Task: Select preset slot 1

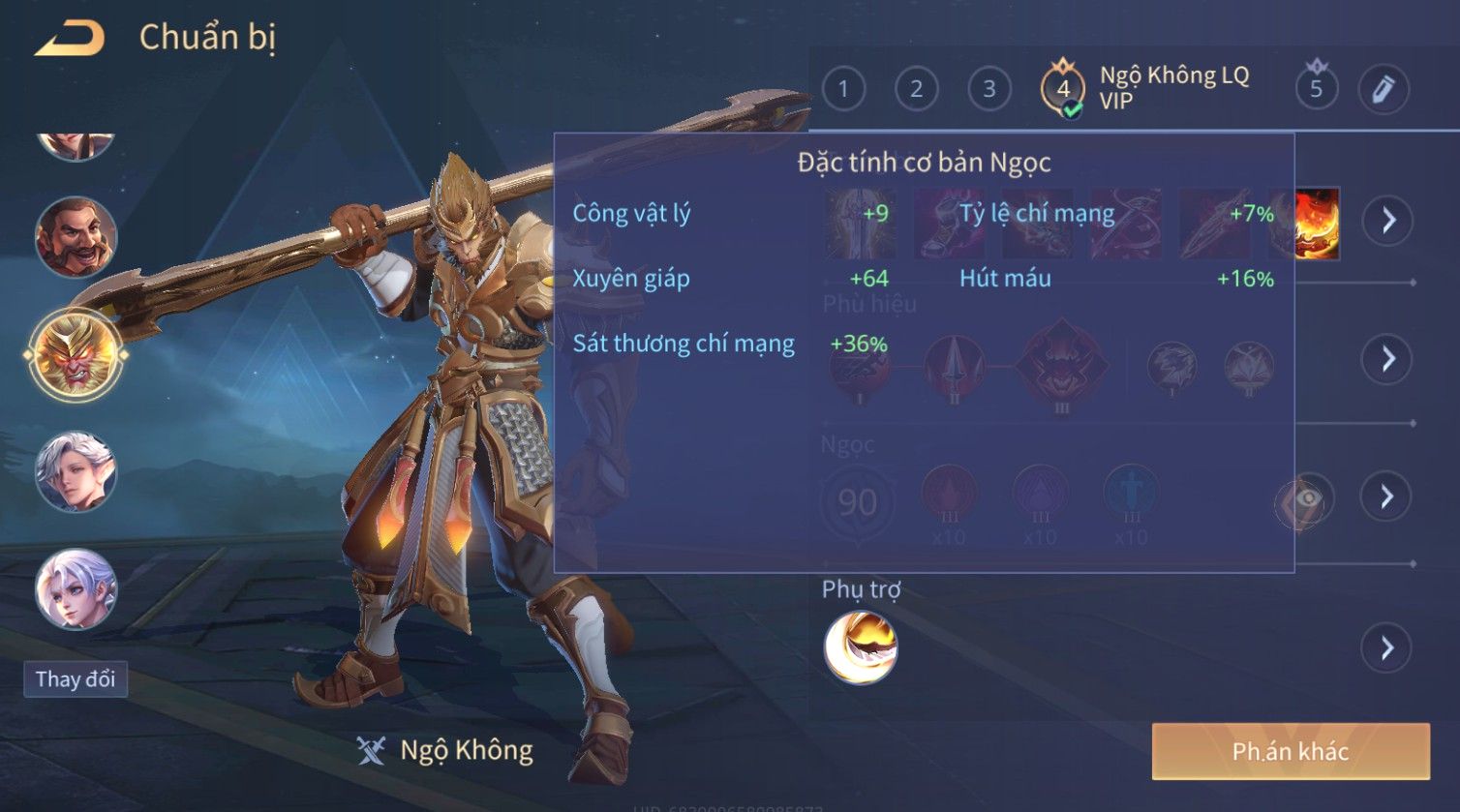Action: coord(843,90)
